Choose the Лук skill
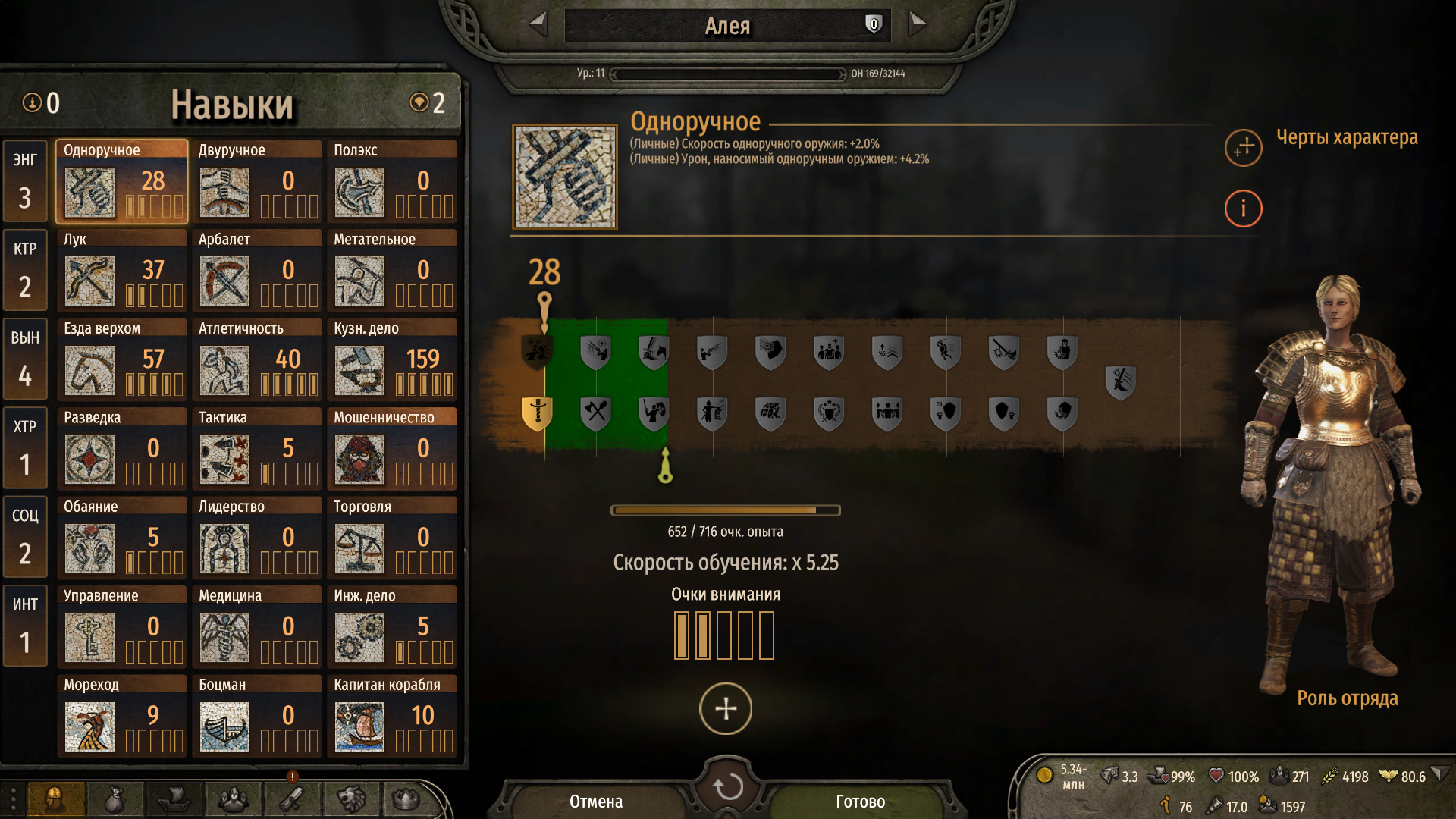The height and width of the screenshot is (819, 1456). point(121,271)
